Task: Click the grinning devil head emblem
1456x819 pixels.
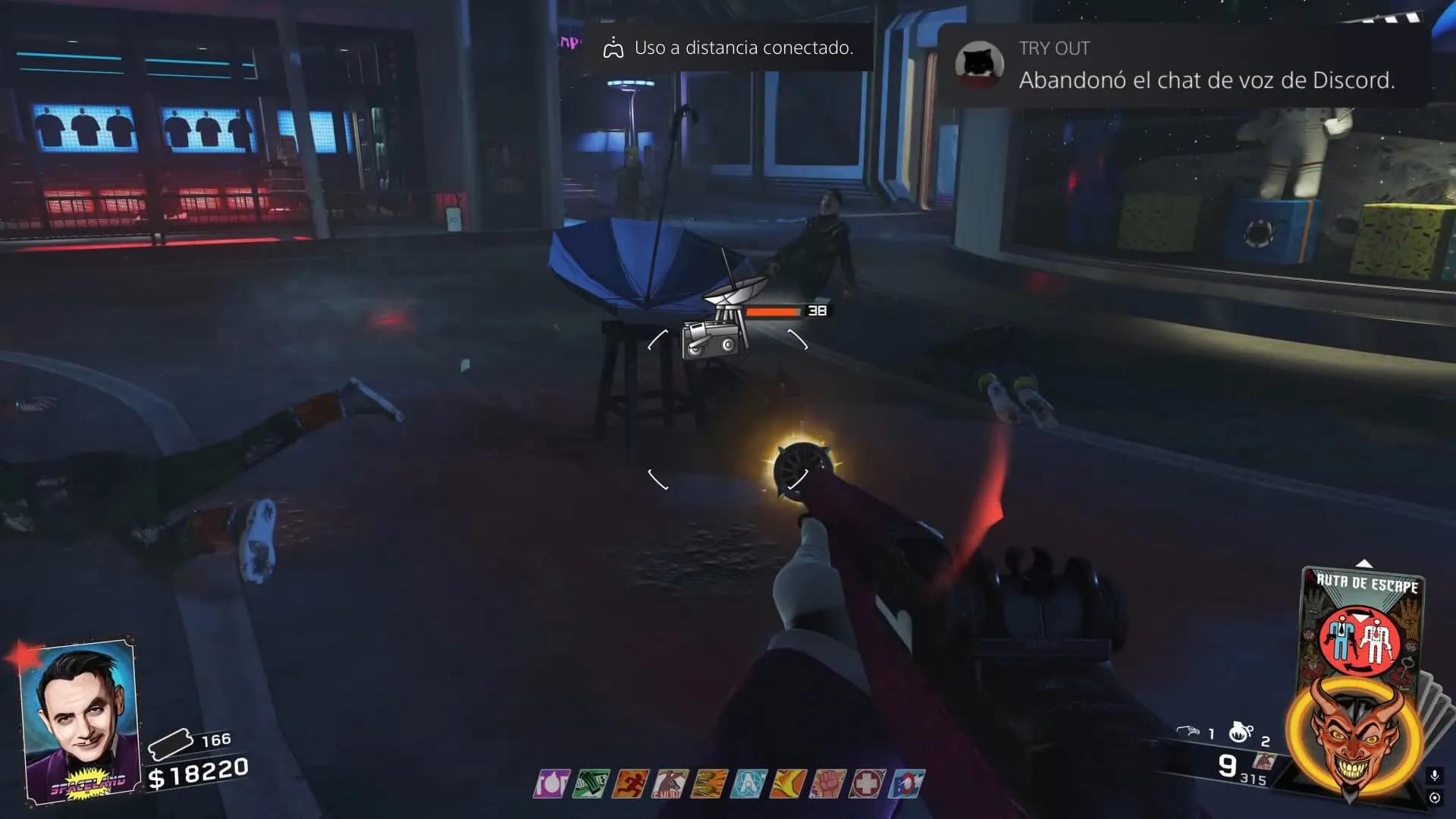Action: pos(1354,736)
